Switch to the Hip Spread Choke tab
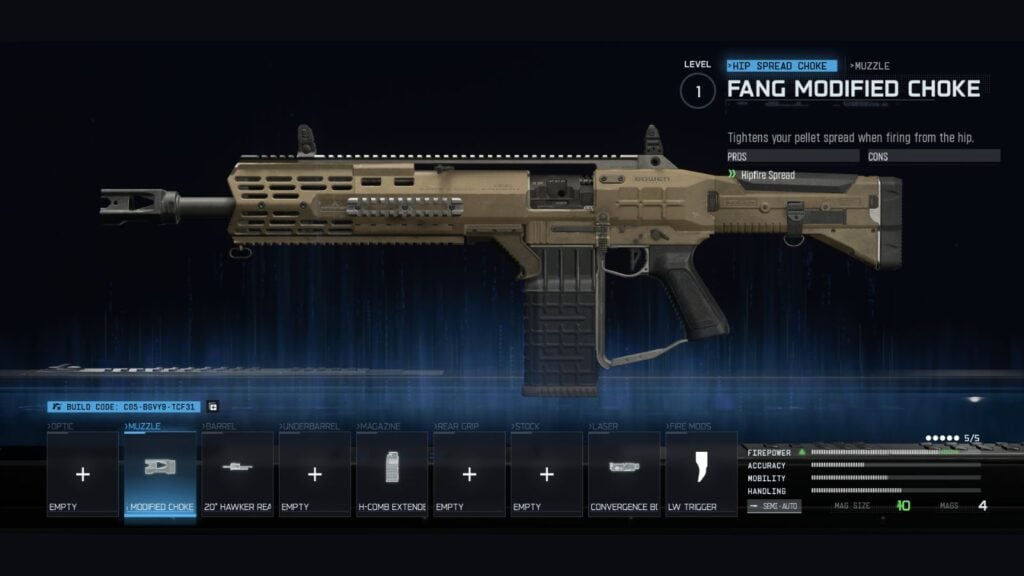This screenshot has width=1024, height=576. 782,66
